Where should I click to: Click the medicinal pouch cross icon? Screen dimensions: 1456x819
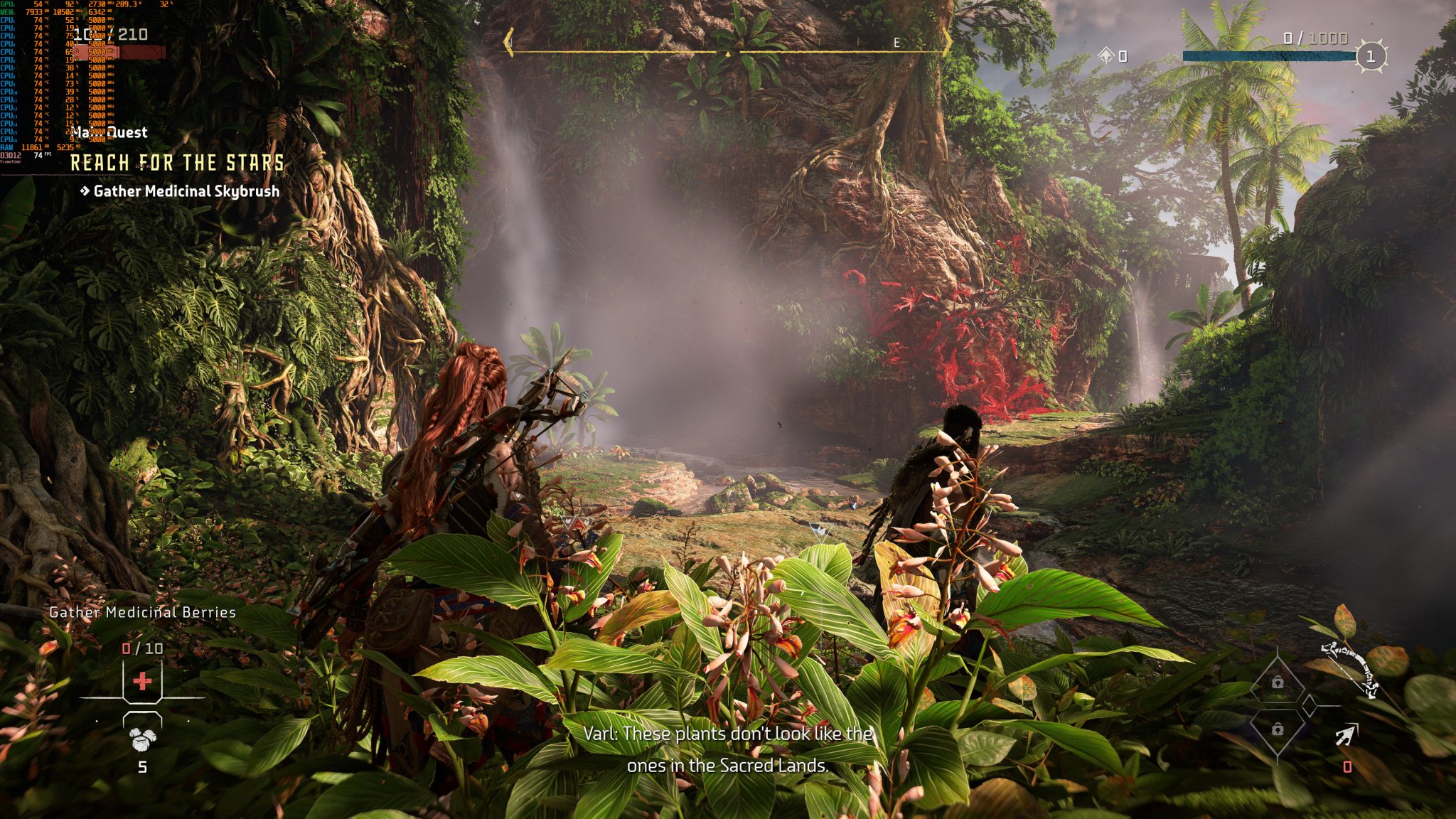141,680
